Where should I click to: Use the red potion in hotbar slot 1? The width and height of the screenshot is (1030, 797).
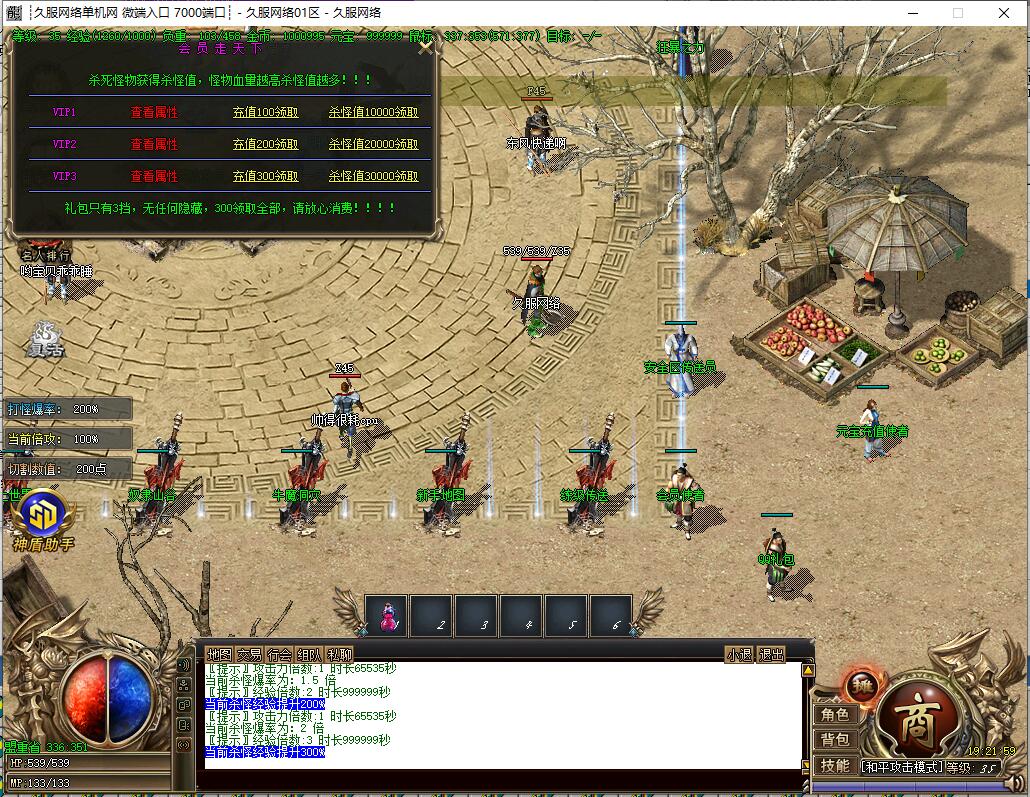[386, 617]
